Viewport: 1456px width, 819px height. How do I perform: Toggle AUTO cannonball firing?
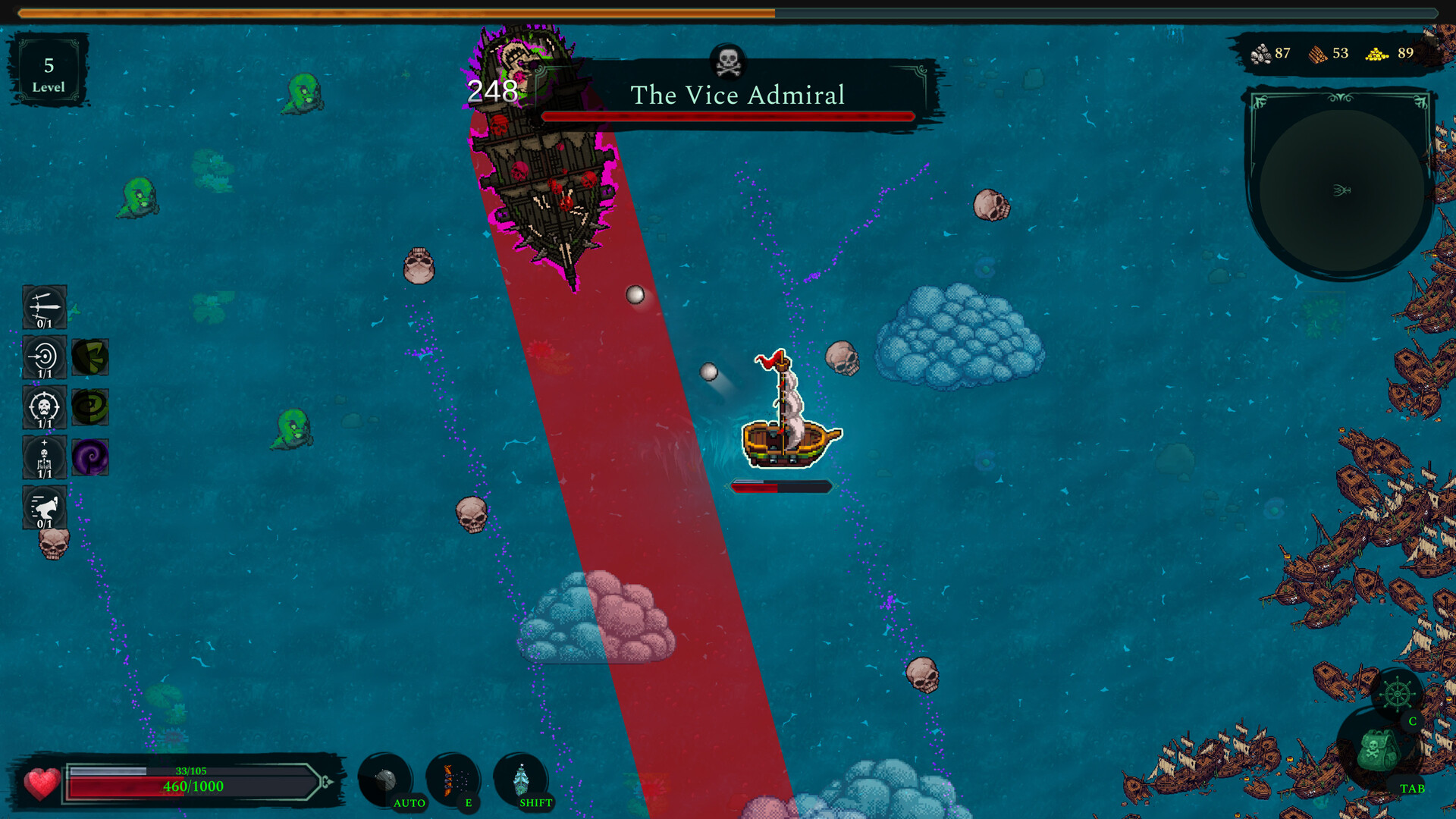coord(389,777)
